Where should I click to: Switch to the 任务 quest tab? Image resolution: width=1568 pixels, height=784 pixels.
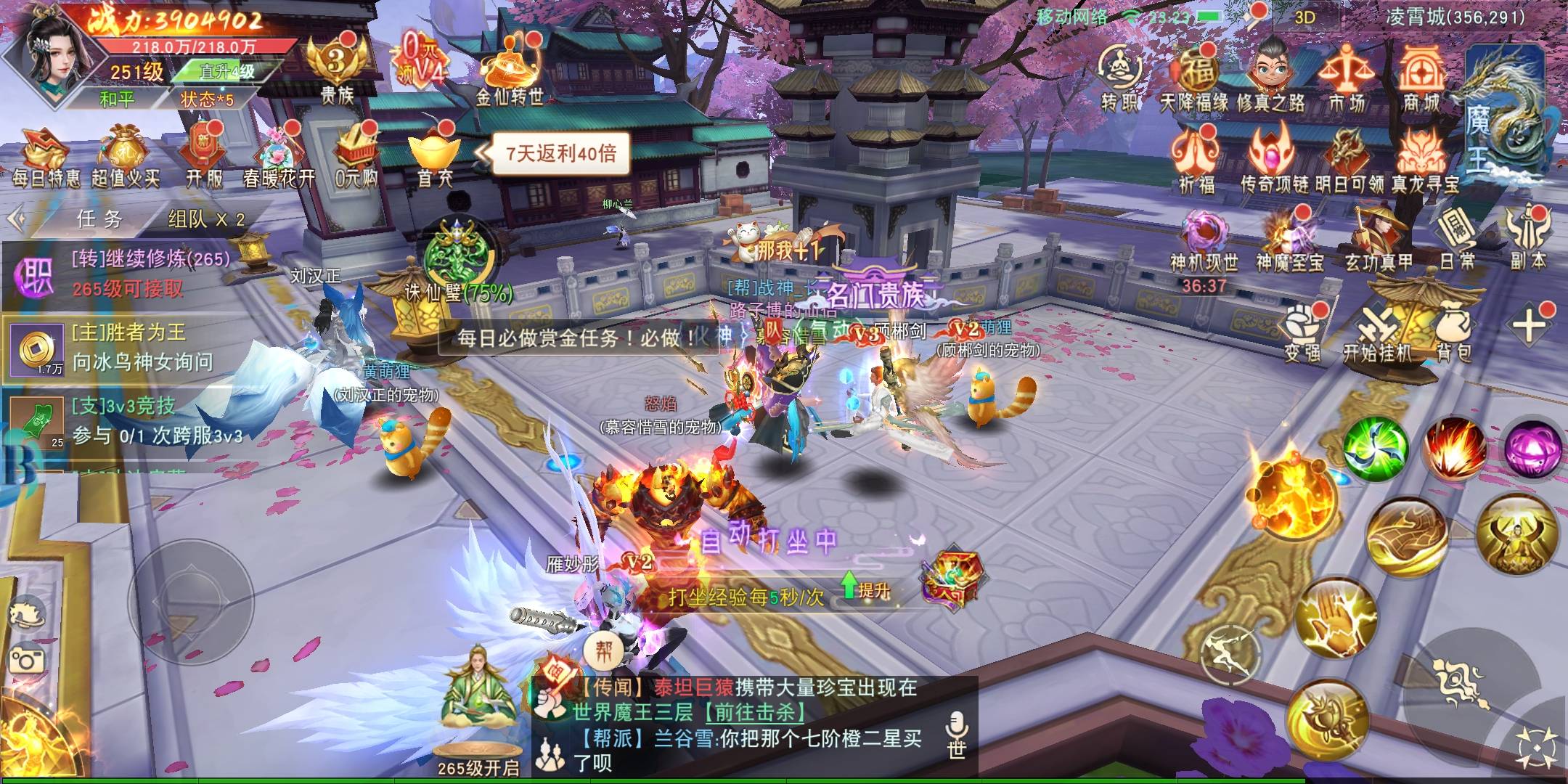(x=100, y=219)
